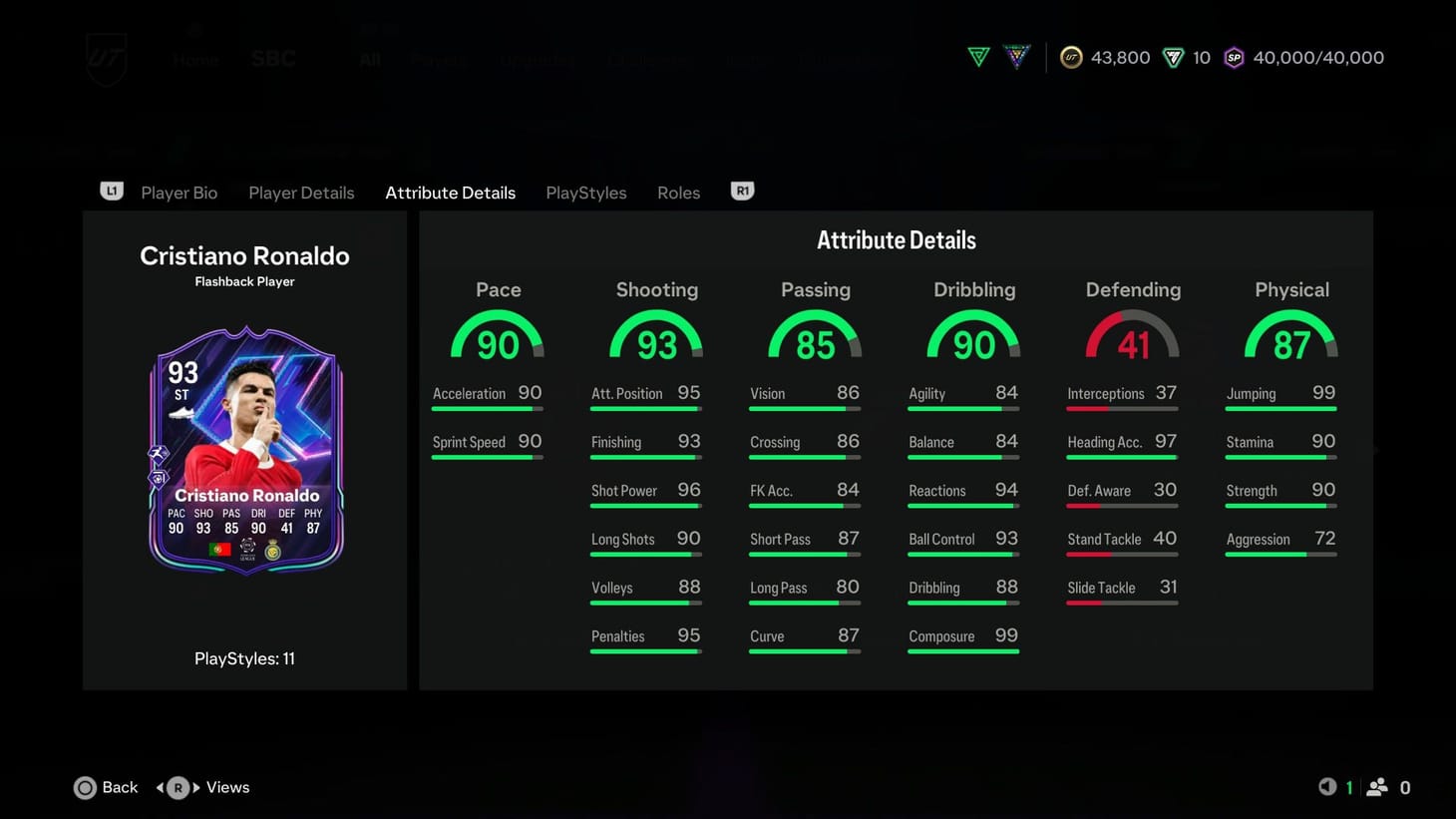
Task: Open the SP season points icon
Action: pyautogui.click(x=1234, y=57)
